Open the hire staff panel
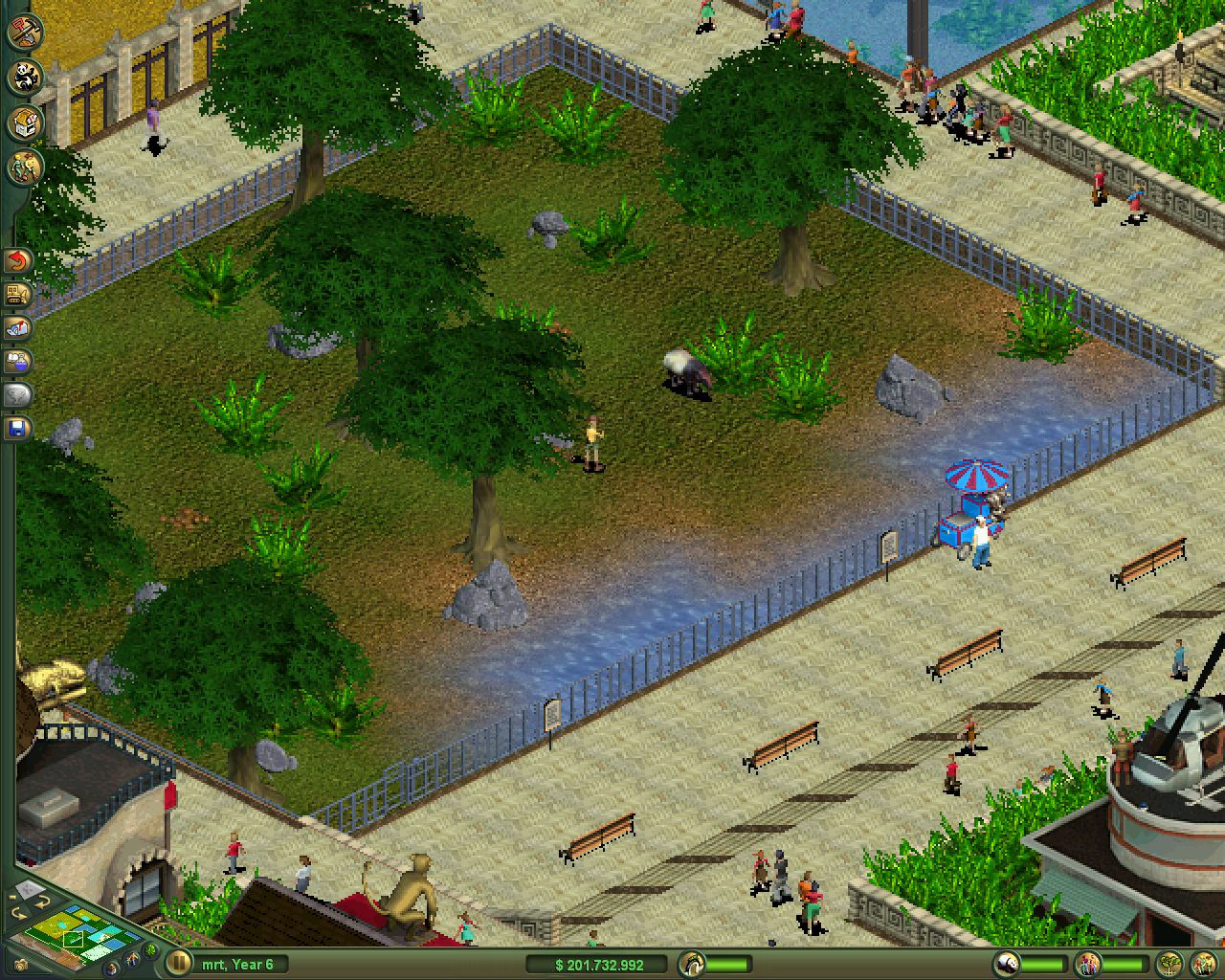Screen dimensions: 1225x980 click(x=25, y=165)
